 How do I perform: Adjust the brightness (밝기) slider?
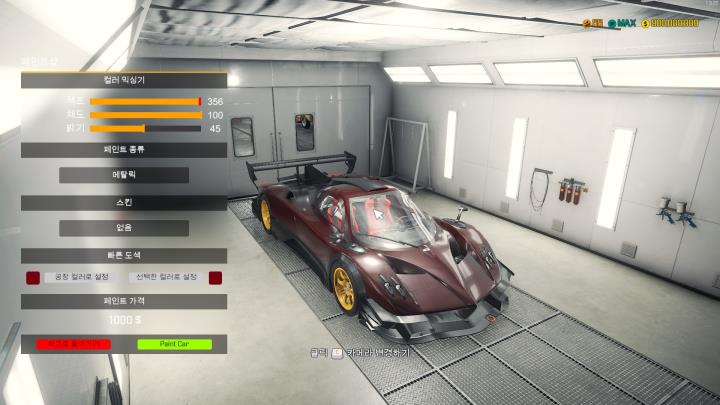click(x=145, y=129)
